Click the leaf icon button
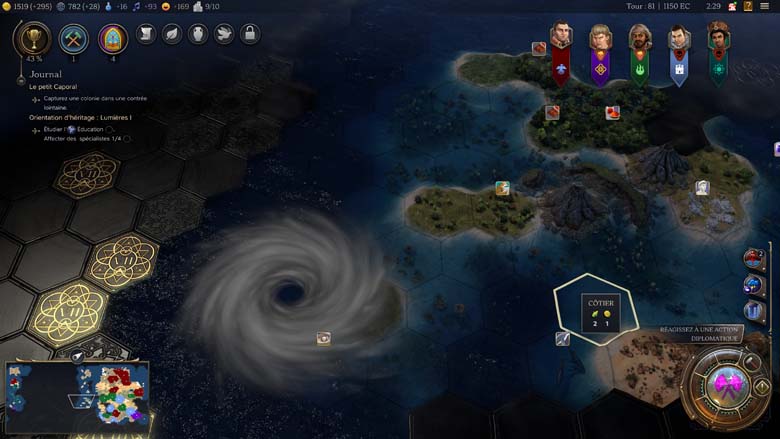The width and height of the screenshot is (780, 439). [x=172, y=34]
